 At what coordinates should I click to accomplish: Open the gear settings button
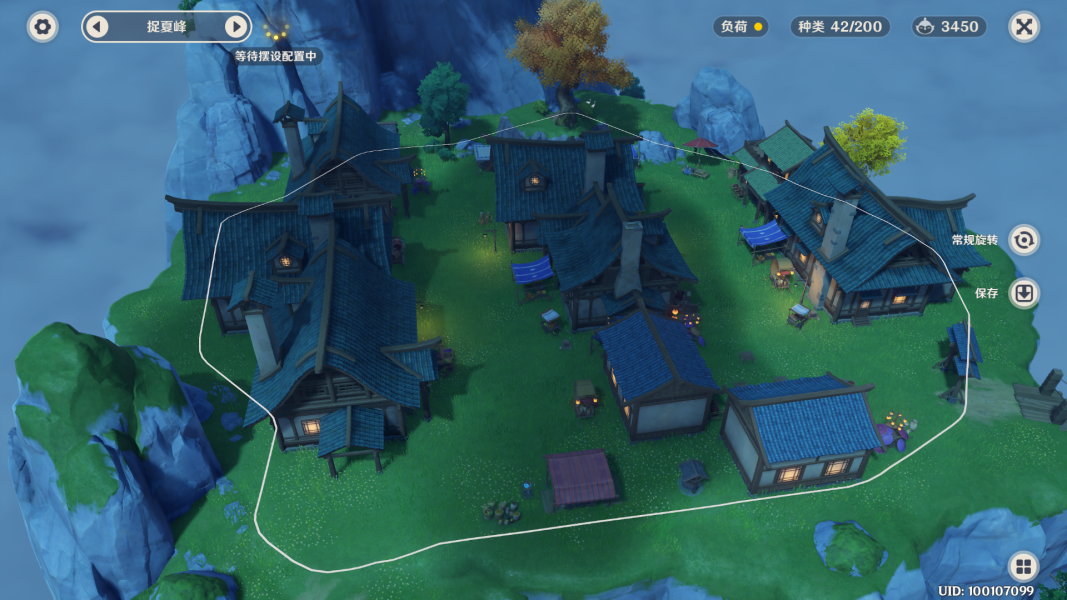point(42,27)
